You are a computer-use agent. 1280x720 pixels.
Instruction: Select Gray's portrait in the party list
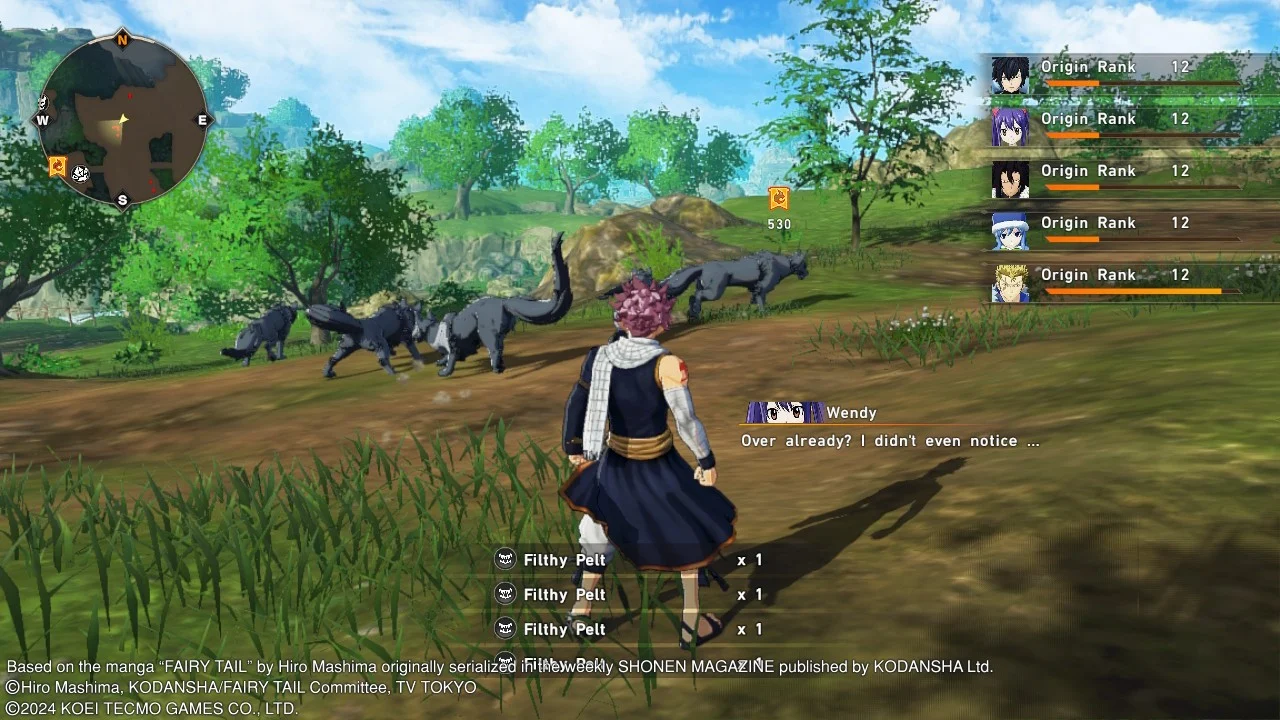(x=1010, y=76)
